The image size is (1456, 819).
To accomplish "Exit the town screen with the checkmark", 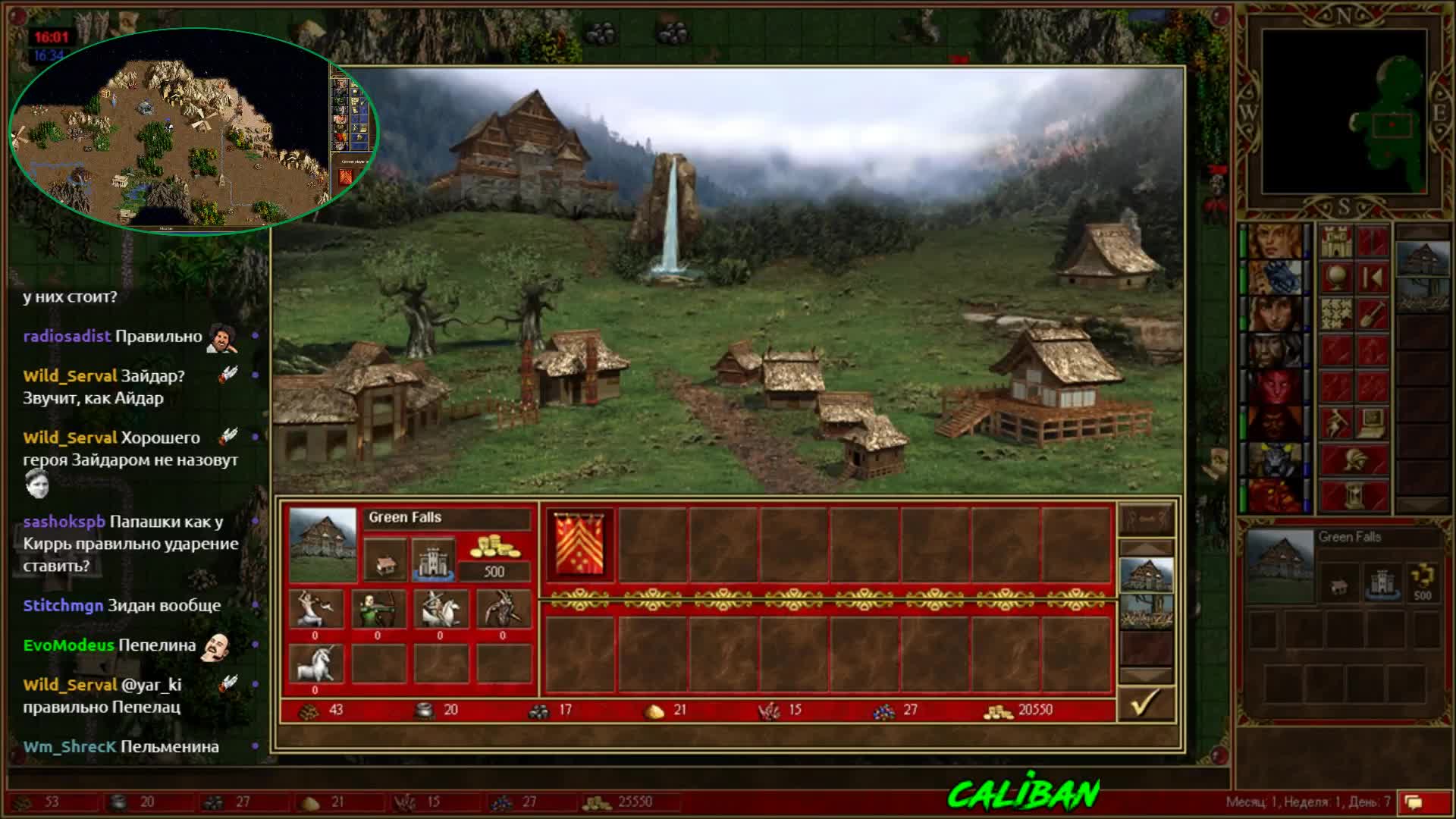I will coord(1146,704).
